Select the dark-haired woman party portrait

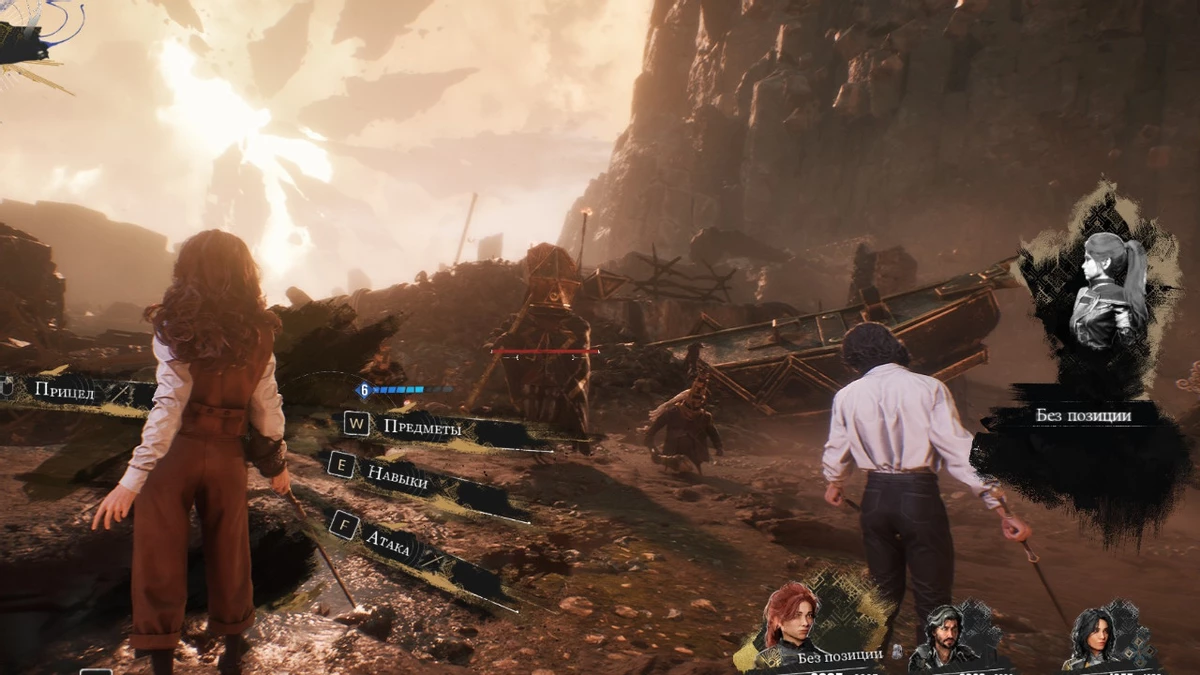coord(1092,640)
